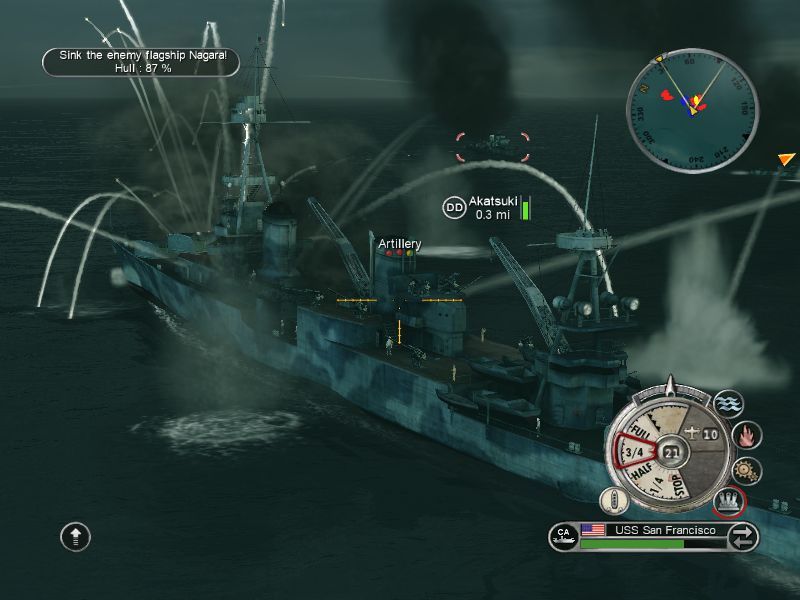
Task: Select the Akatsuki destroyer target marker
Action: click(454, 207)
